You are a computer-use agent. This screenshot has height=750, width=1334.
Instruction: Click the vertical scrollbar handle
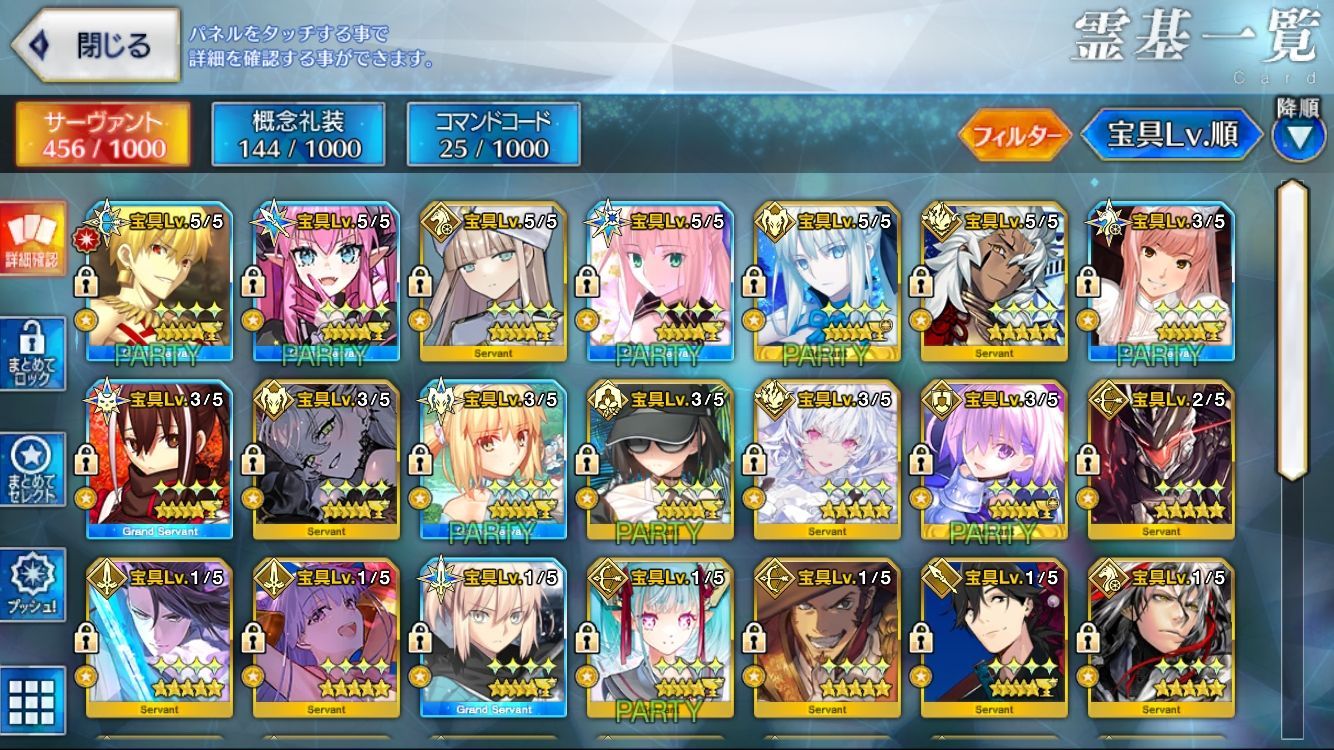click(x=1292, y=330)
